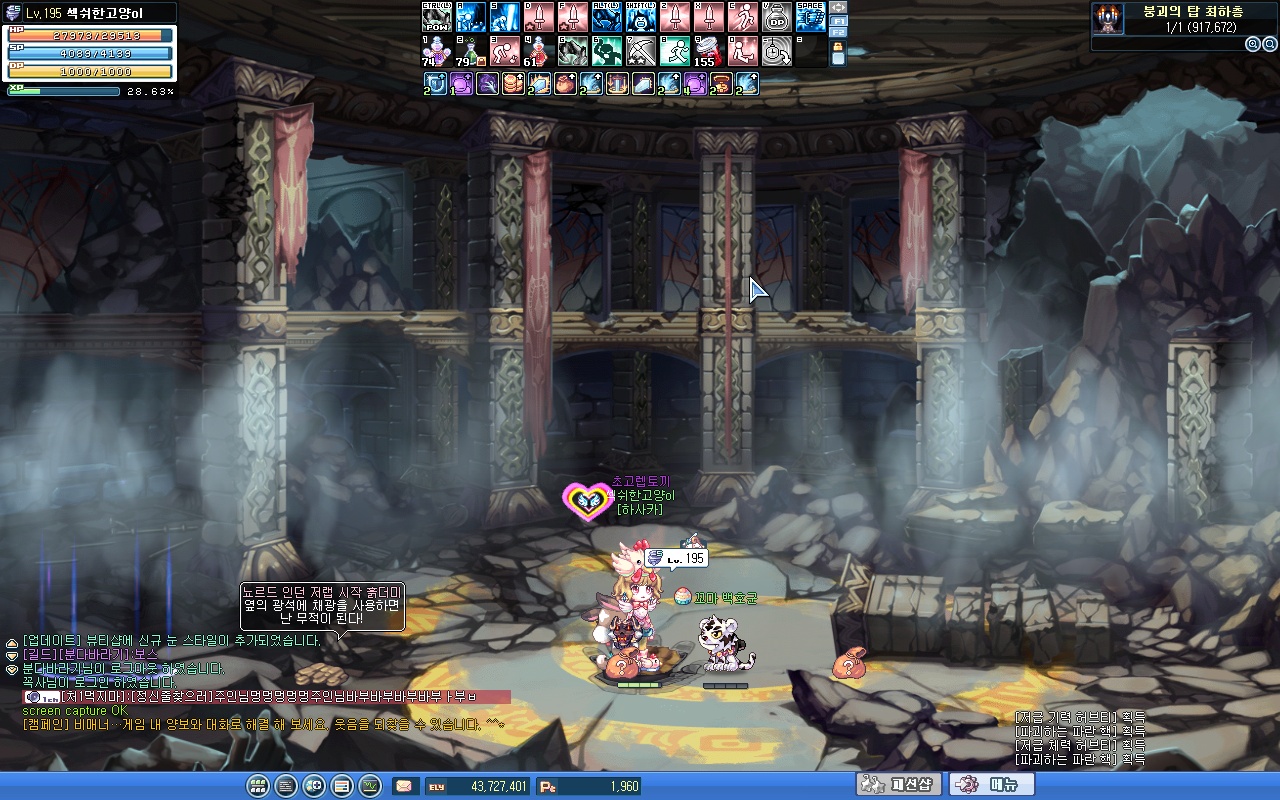Screen dimensions: 1280x800
Task: Use the purple potion with 74 remaining
Action: [x=436, y=51]
